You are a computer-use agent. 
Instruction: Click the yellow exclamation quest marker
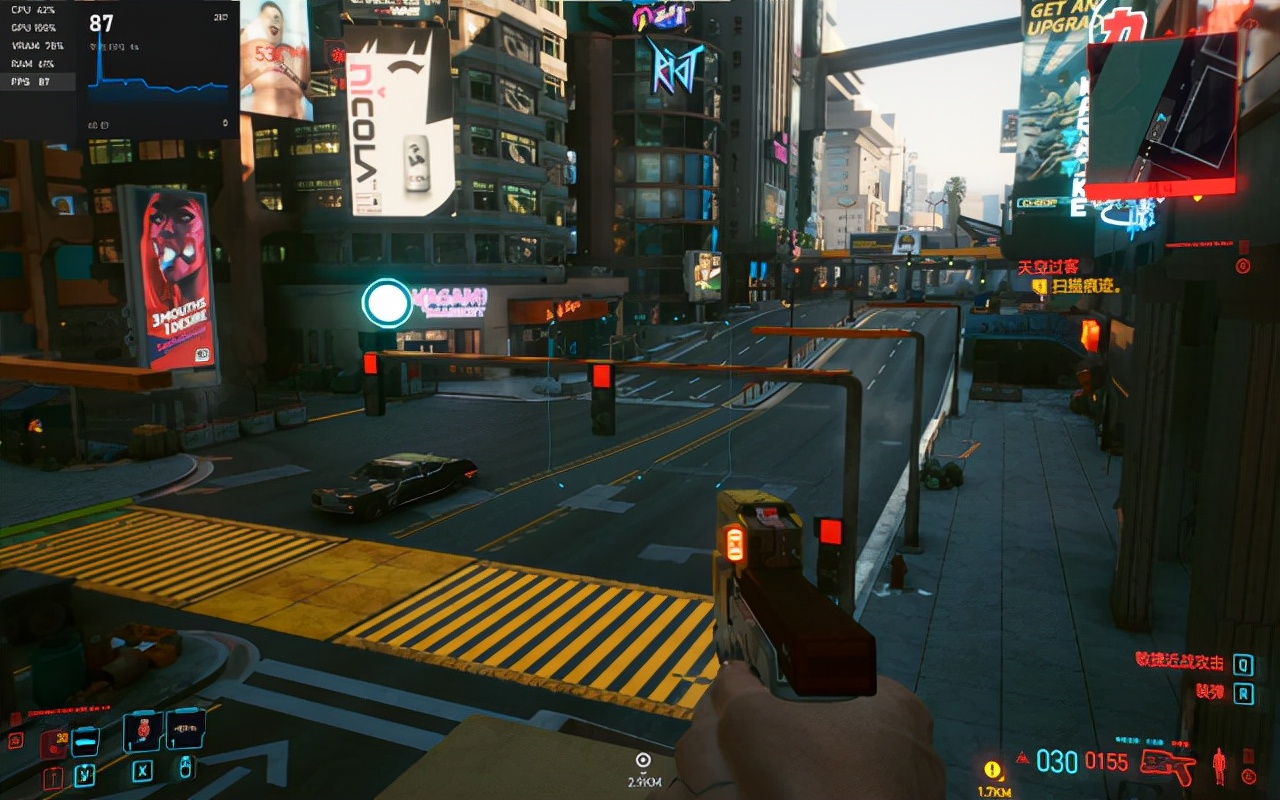point(992,769)
